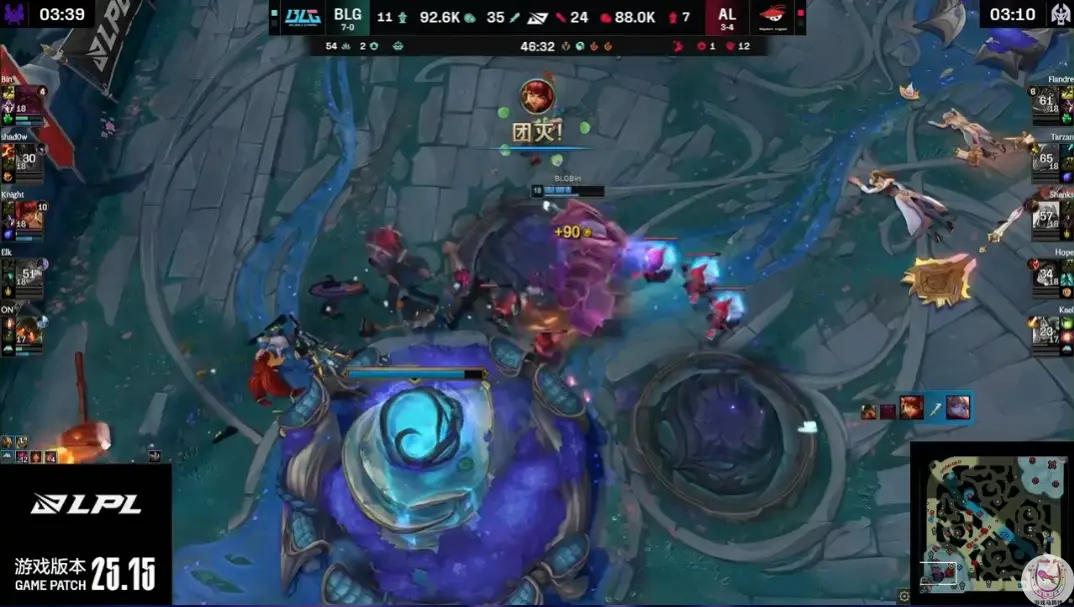Click the LPL logo in the corner

tap(85, 505)
